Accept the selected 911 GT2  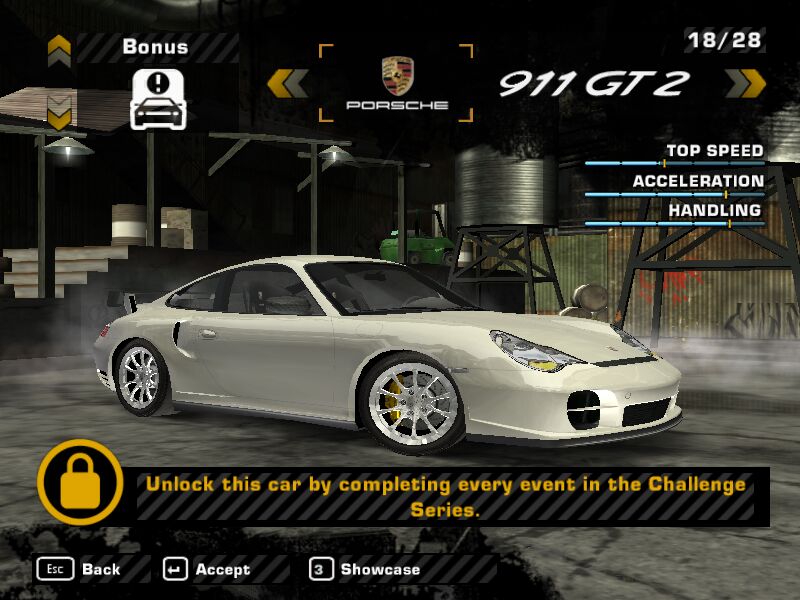tap(207, 569)
